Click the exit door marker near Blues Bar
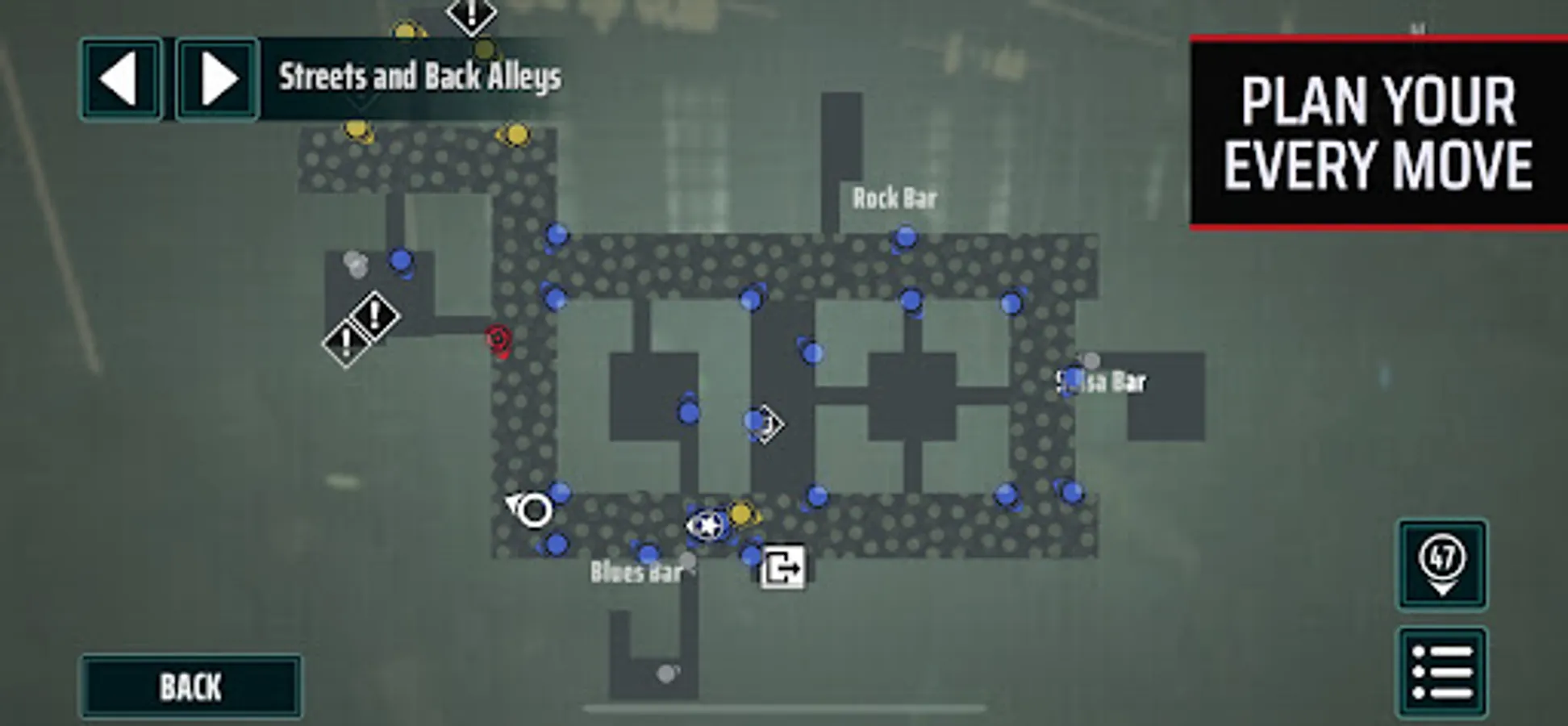The width and height of the screenshot is (1568, 726). (x=782, y=567)
